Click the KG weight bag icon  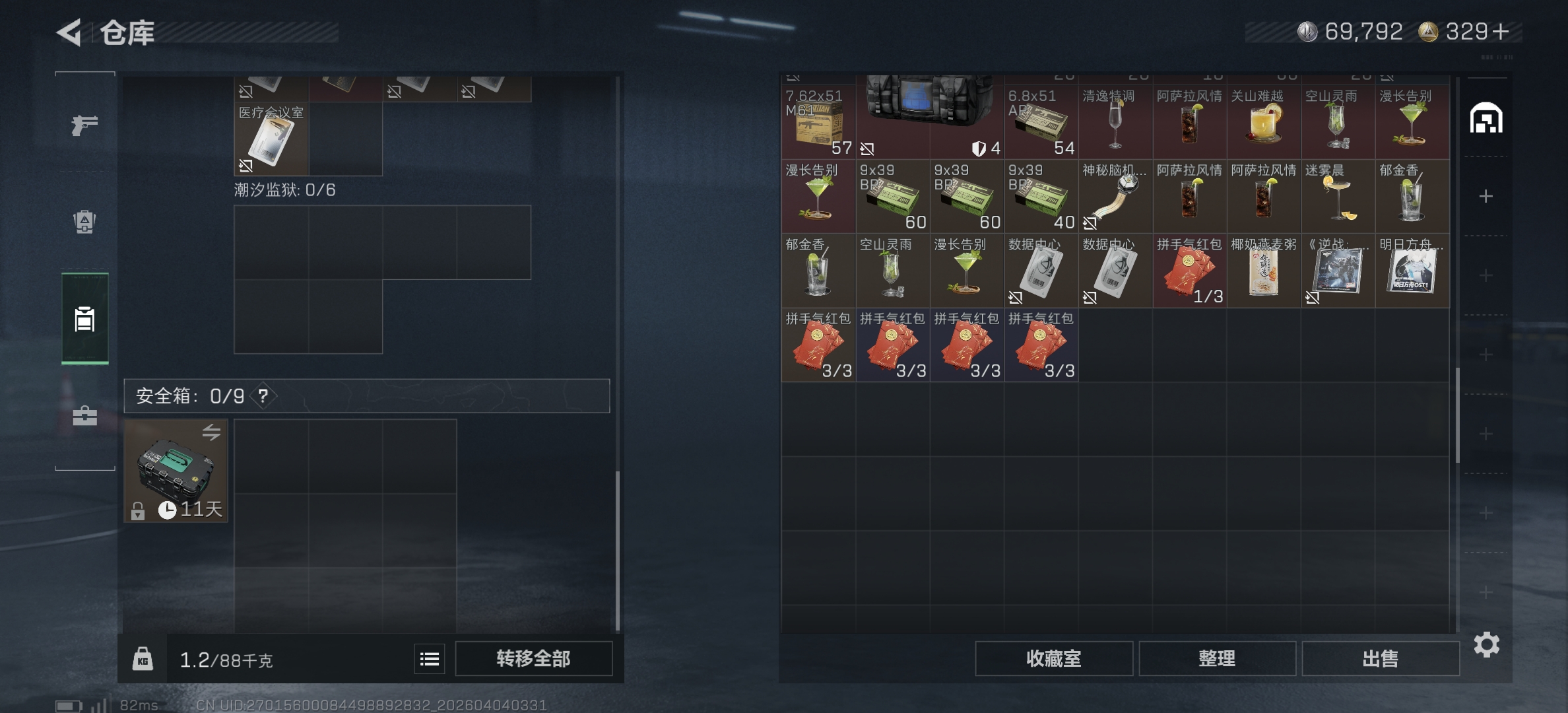click(x=143, y=658)
